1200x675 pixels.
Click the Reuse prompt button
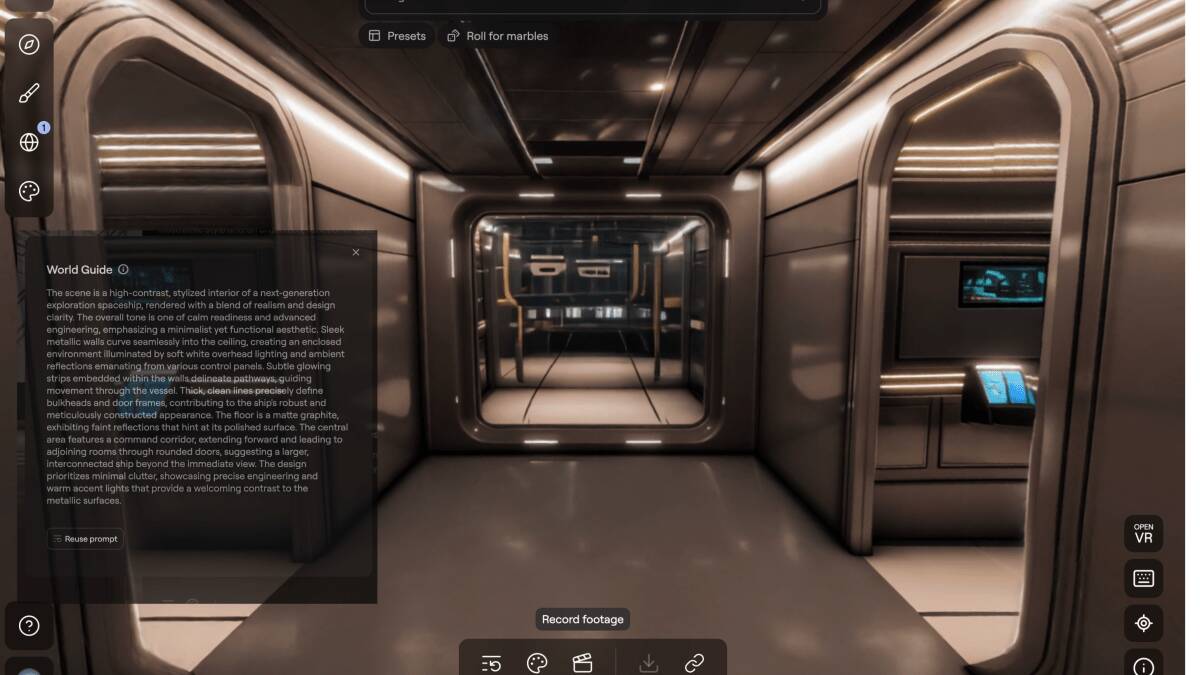85,539
